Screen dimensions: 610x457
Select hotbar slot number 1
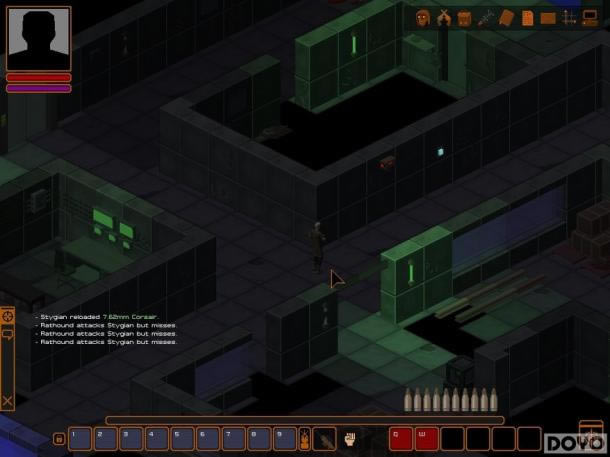(x=80, y=438)
